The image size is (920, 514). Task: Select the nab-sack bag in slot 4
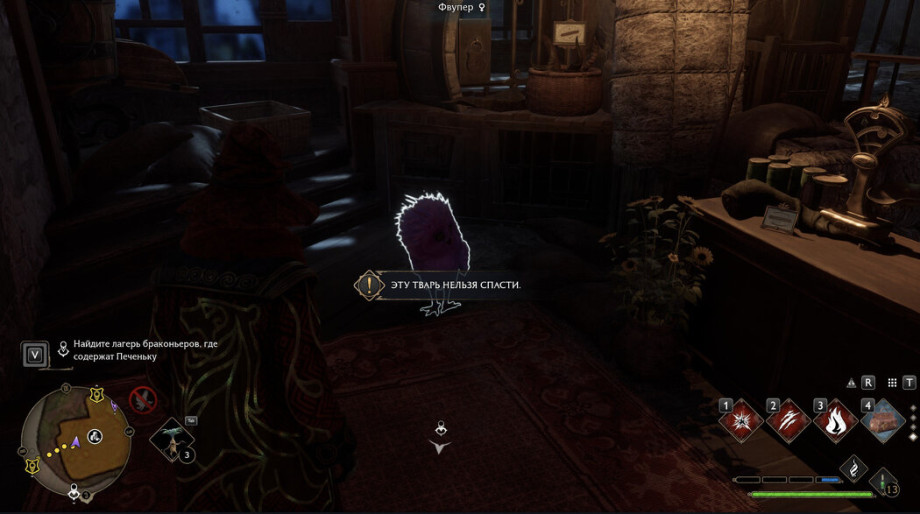[881, 421]
